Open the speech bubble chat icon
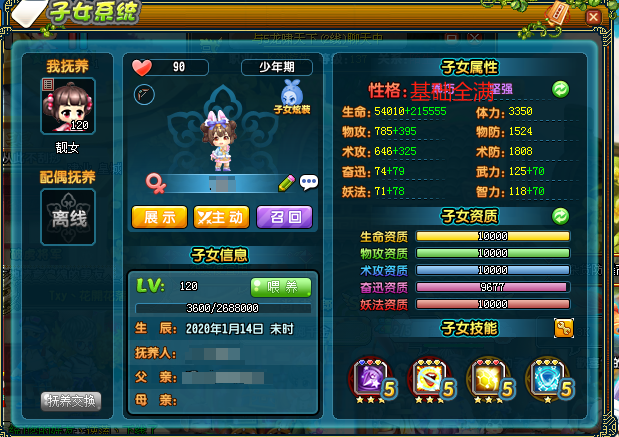Image resolution: width=619 pixels, height=437 pixels. pyautogui.click(x=308, y=182)
